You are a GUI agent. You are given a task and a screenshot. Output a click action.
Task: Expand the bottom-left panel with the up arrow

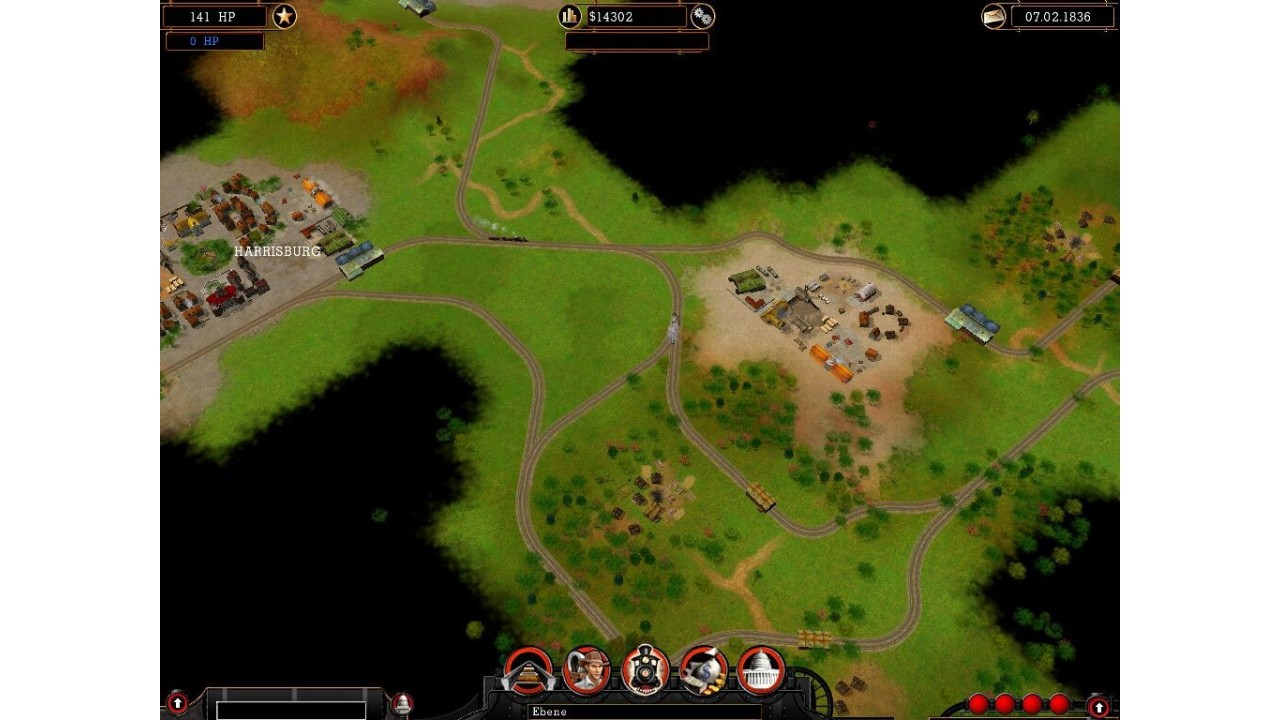[177, 703]
